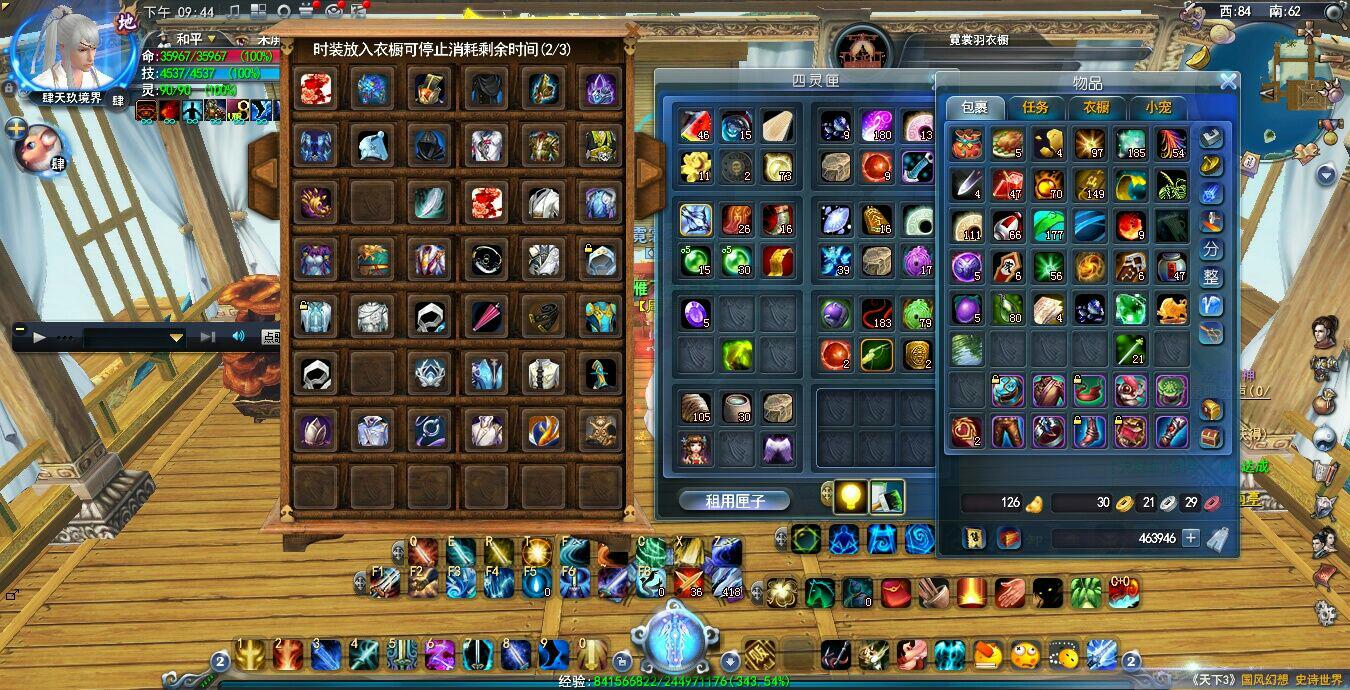Select the watermelon slice in 四灵匣
Screen dimensions: 1350x690
[696, 126]
